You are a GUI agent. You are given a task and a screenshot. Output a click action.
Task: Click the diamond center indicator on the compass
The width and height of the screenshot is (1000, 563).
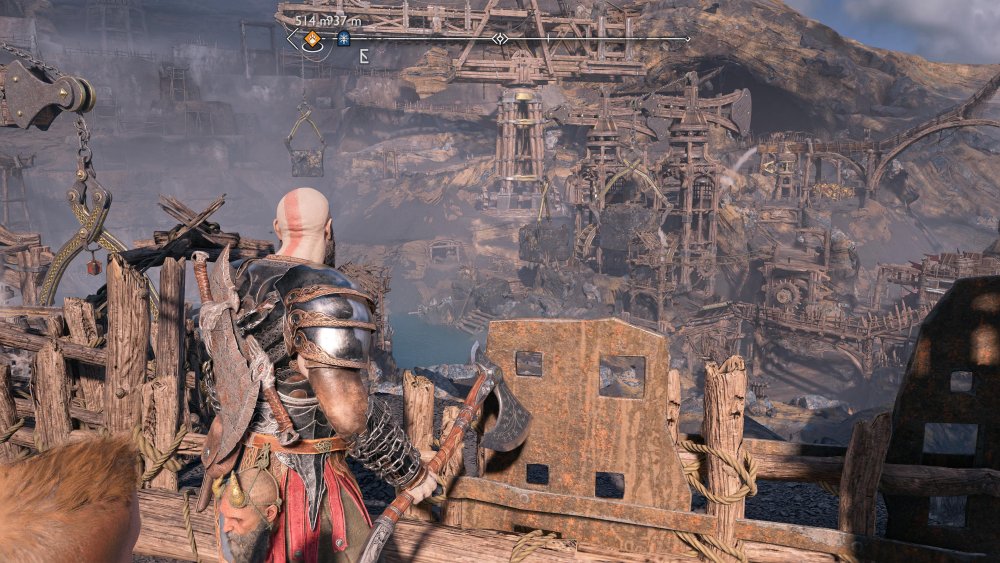tap(499, 39)
